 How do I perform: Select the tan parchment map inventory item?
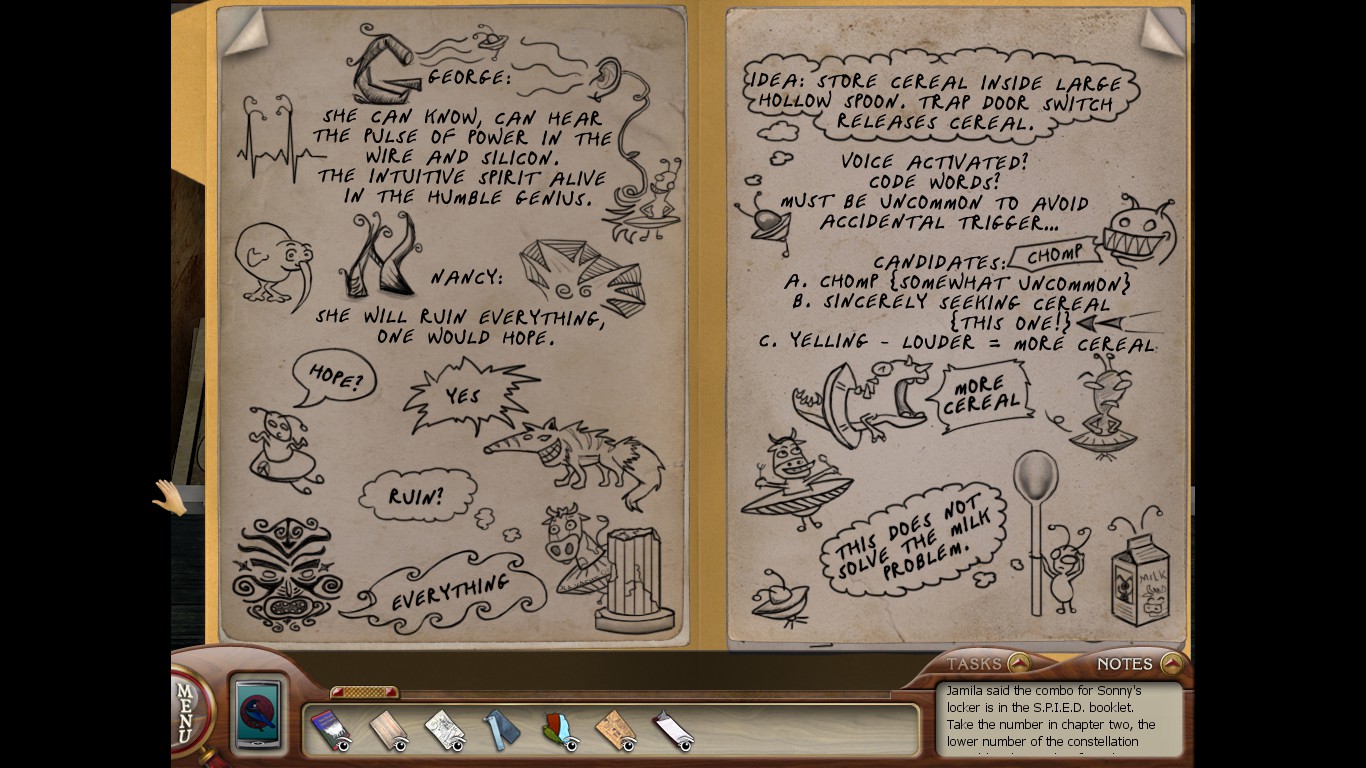tap(616, 731)
